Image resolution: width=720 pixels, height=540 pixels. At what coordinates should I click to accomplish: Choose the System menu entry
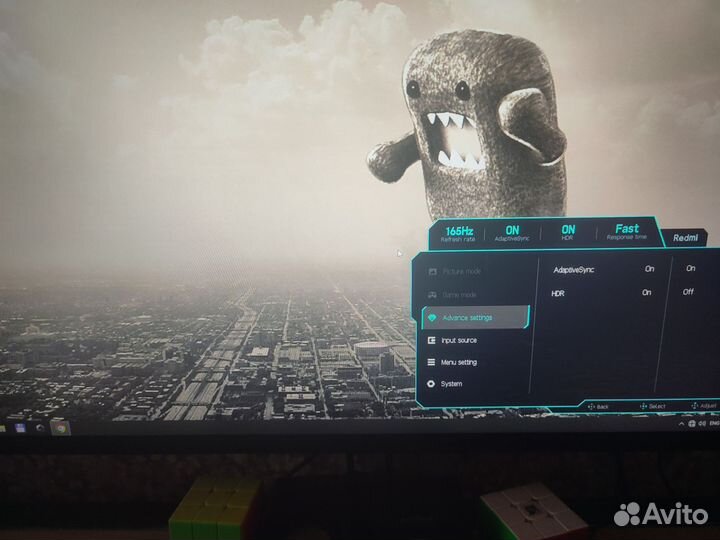tap(451, 384)
